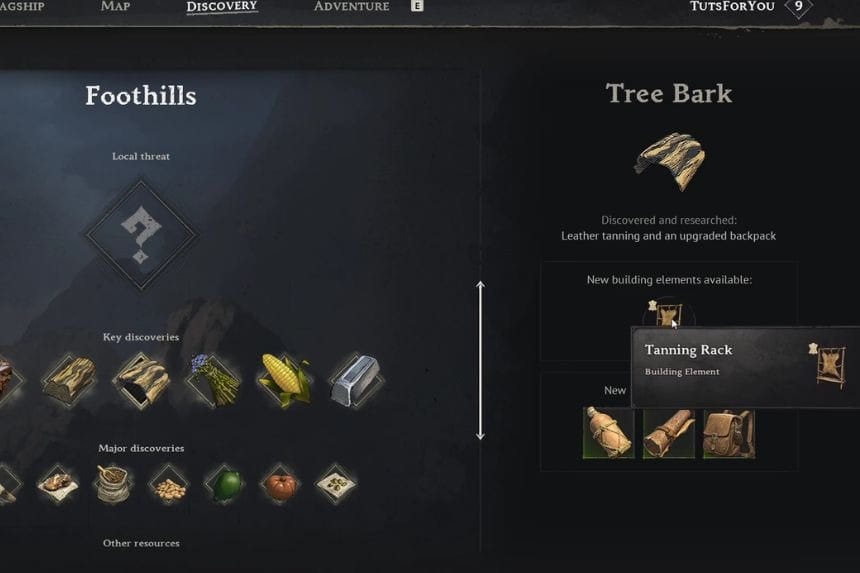Choose the leather water flask item

pyautogui.click(x=609, y=432)
